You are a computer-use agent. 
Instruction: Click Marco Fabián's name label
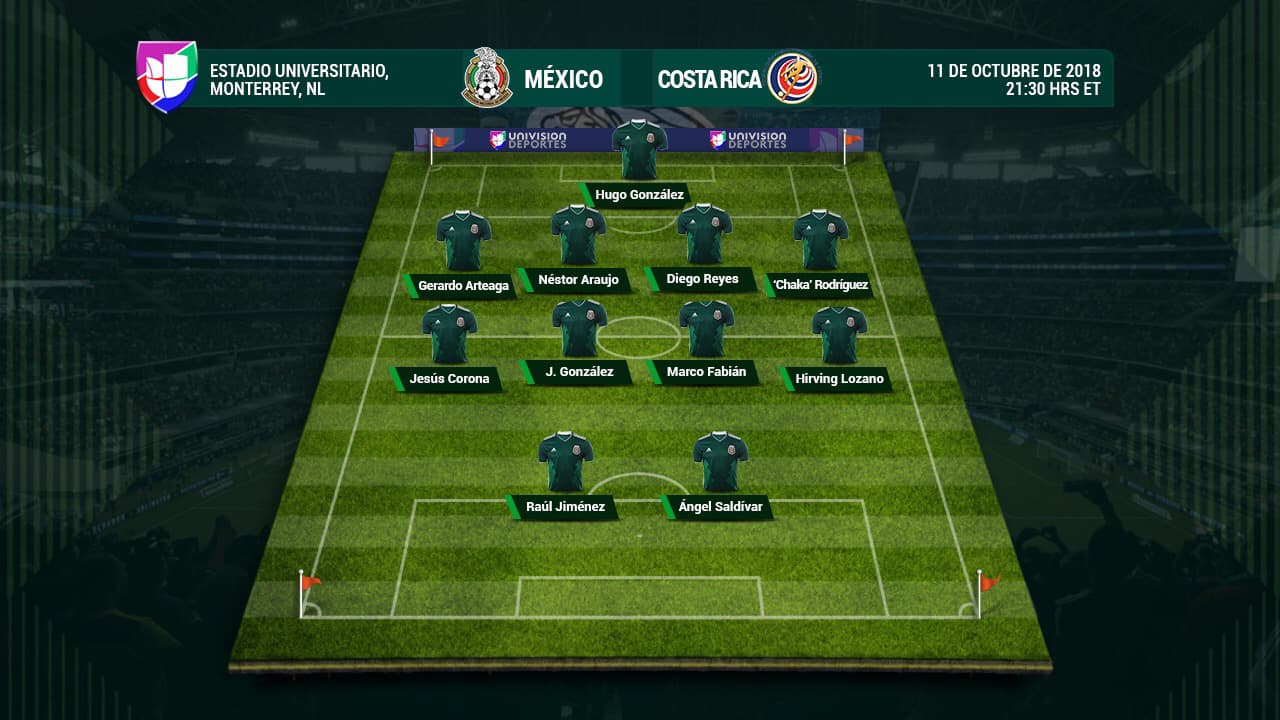coord(706,373)
